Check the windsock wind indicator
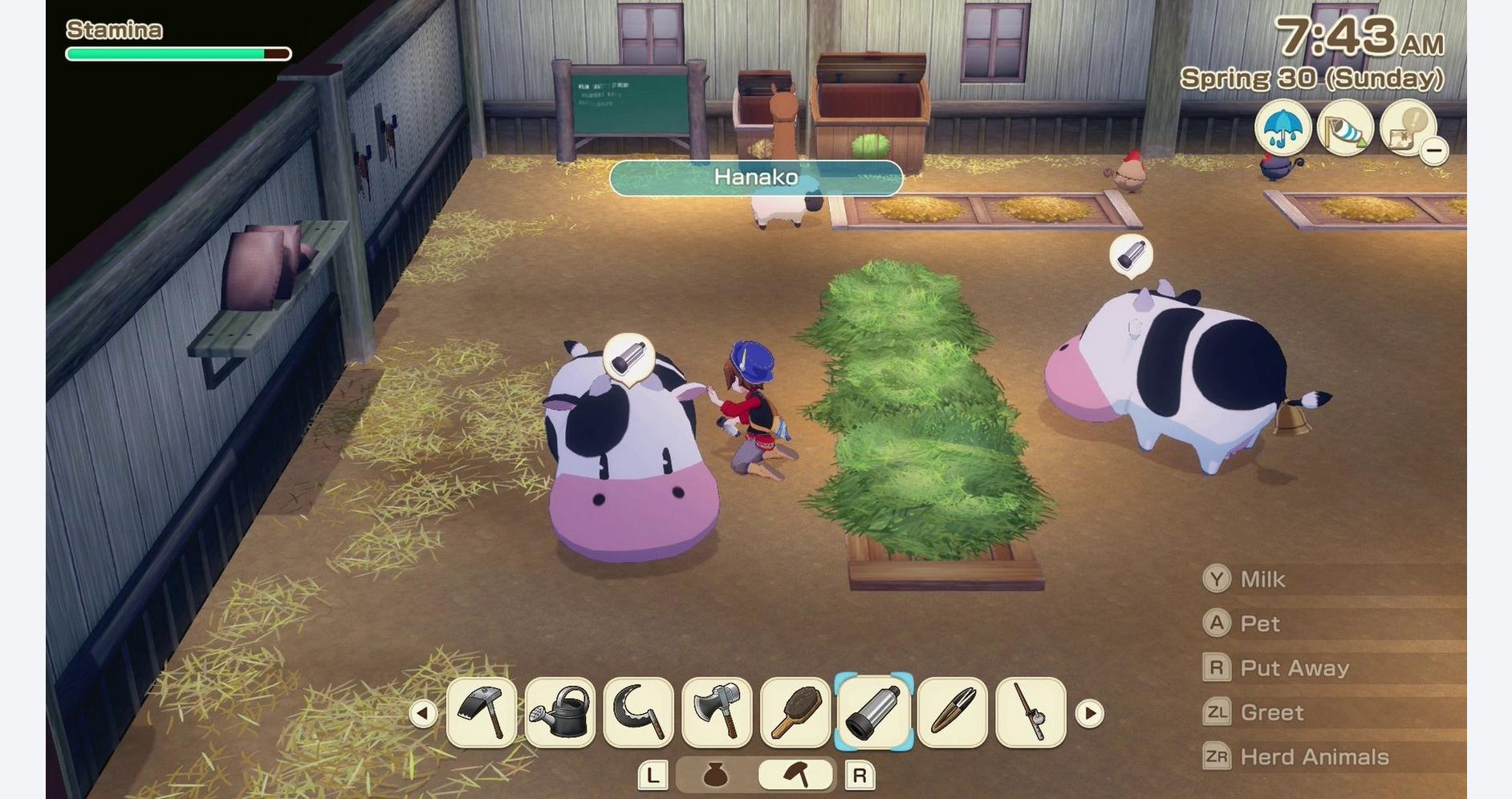 click(x=1345, y=127)
